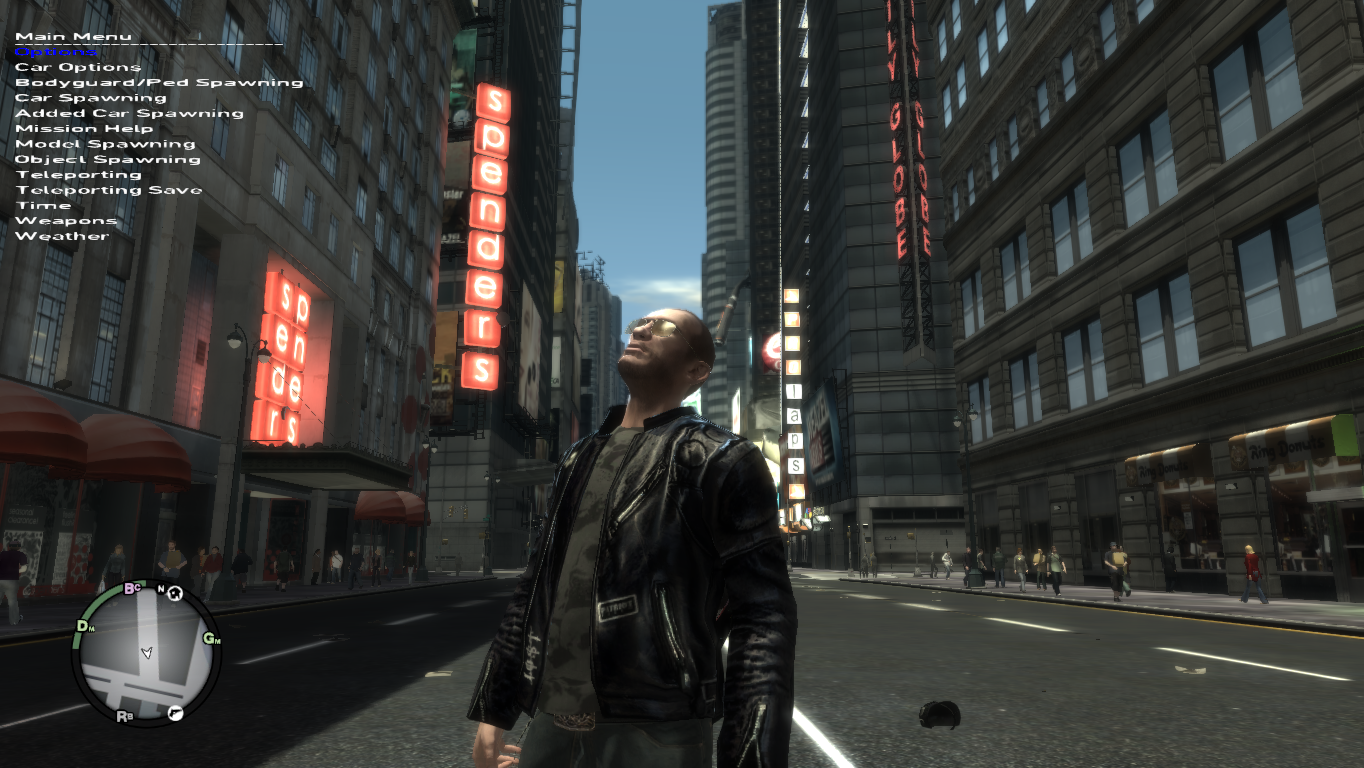Viewport: 1364px width, 768px height.
Task: Open the Object Spawning menu
Action: [107, 159]
